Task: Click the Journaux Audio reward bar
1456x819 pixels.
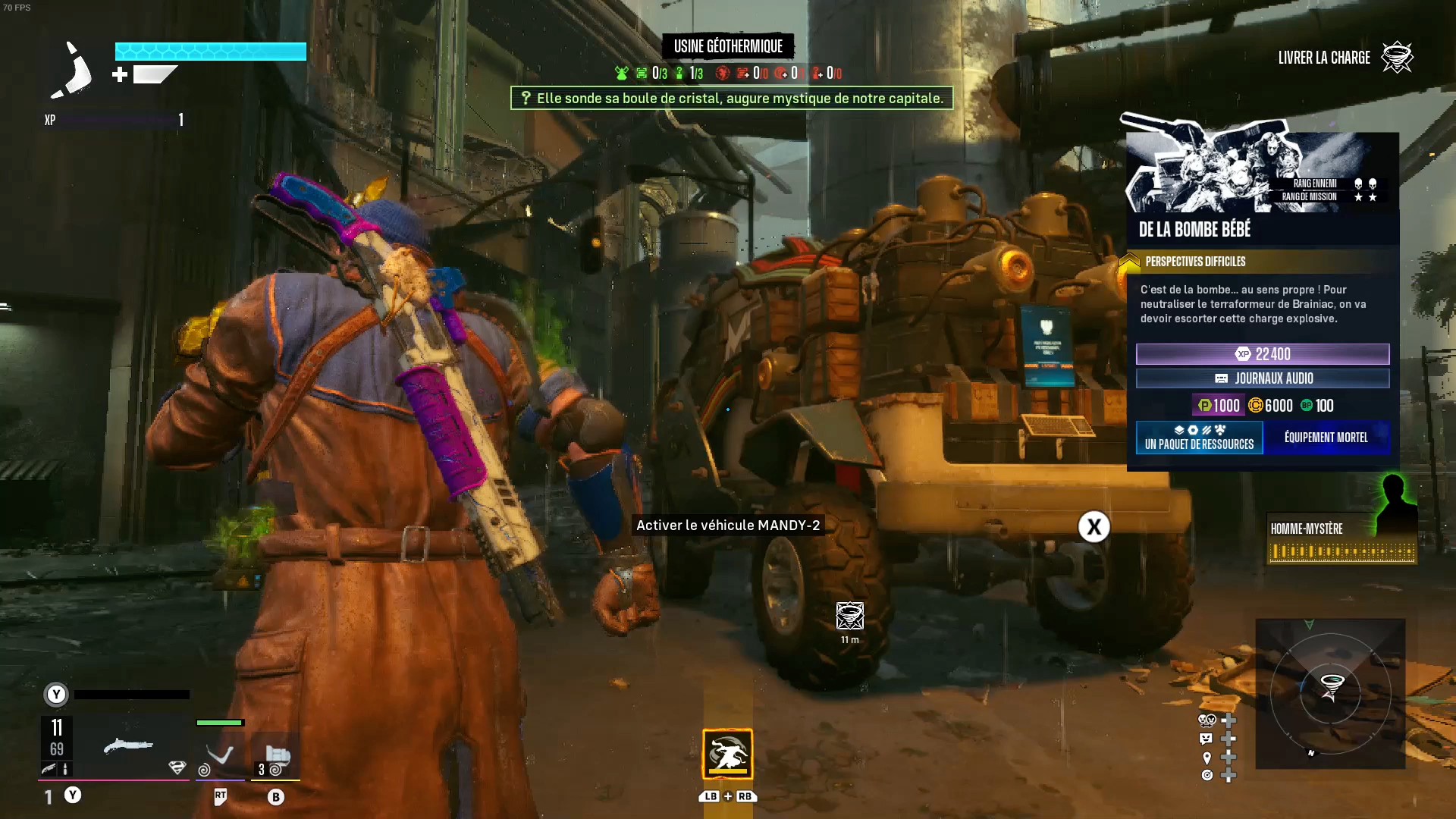Action: pyautogui.click(x=1263, y=378)
